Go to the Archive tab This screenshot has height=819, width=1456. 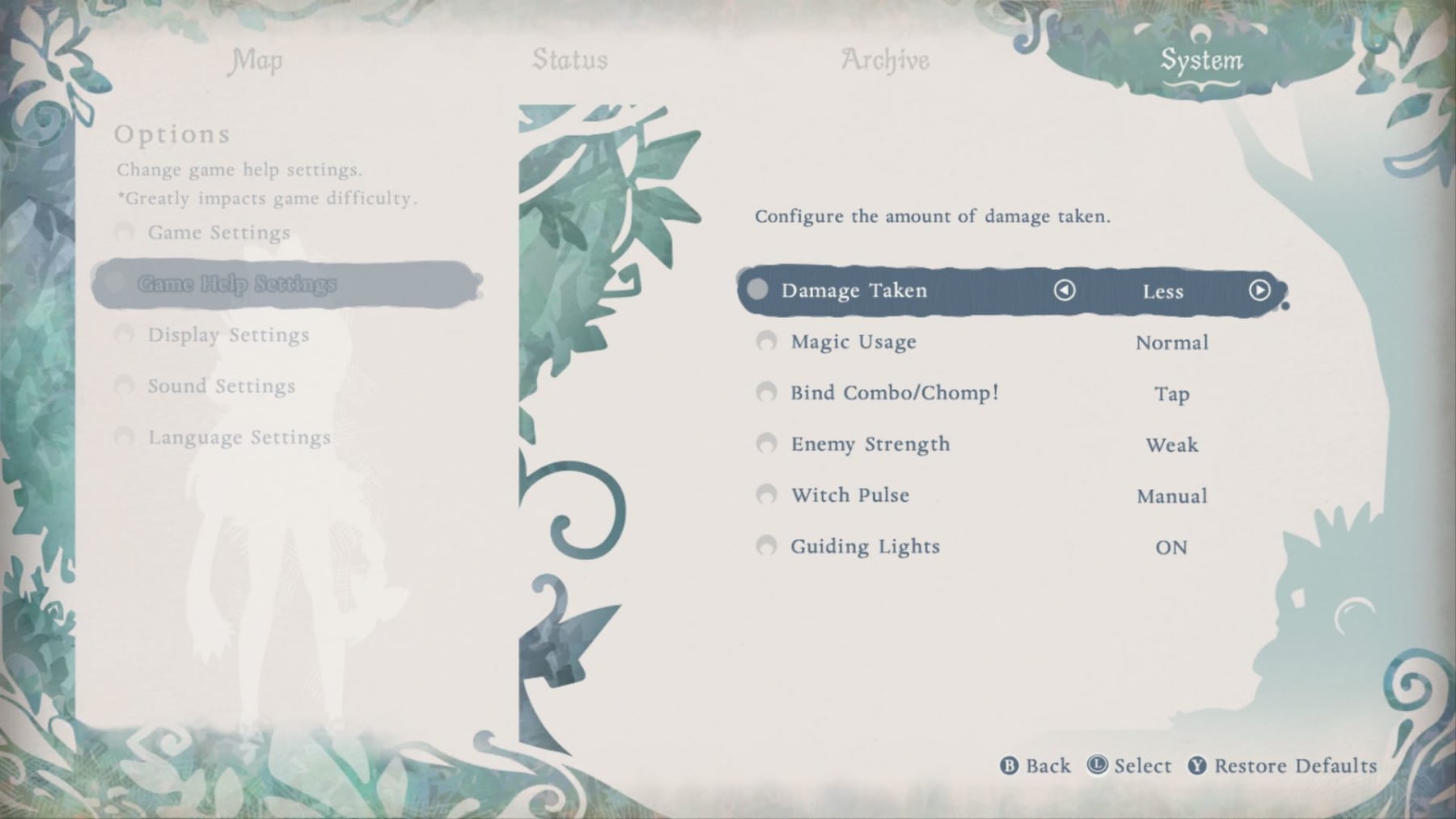(885, 61)
